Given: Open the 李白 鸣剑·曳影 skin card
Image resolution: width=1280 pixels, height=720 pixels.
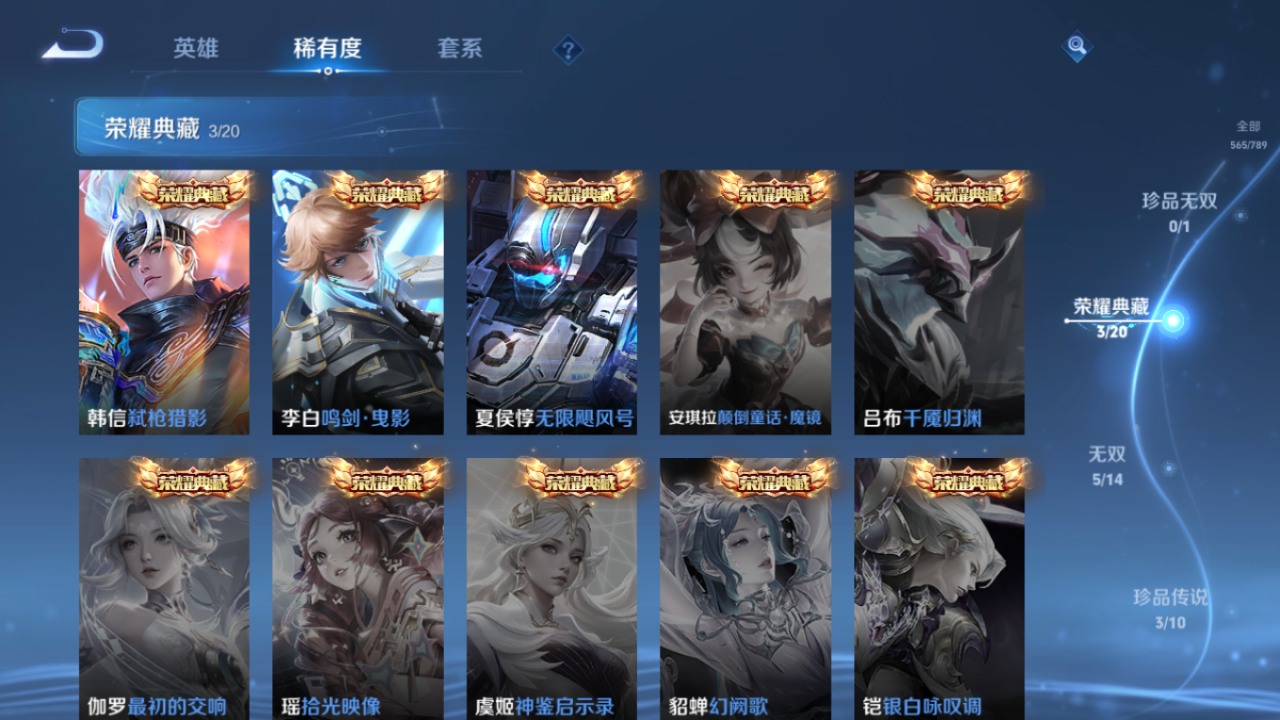Looking at the screenshot, I should click(x=359, y=300).
